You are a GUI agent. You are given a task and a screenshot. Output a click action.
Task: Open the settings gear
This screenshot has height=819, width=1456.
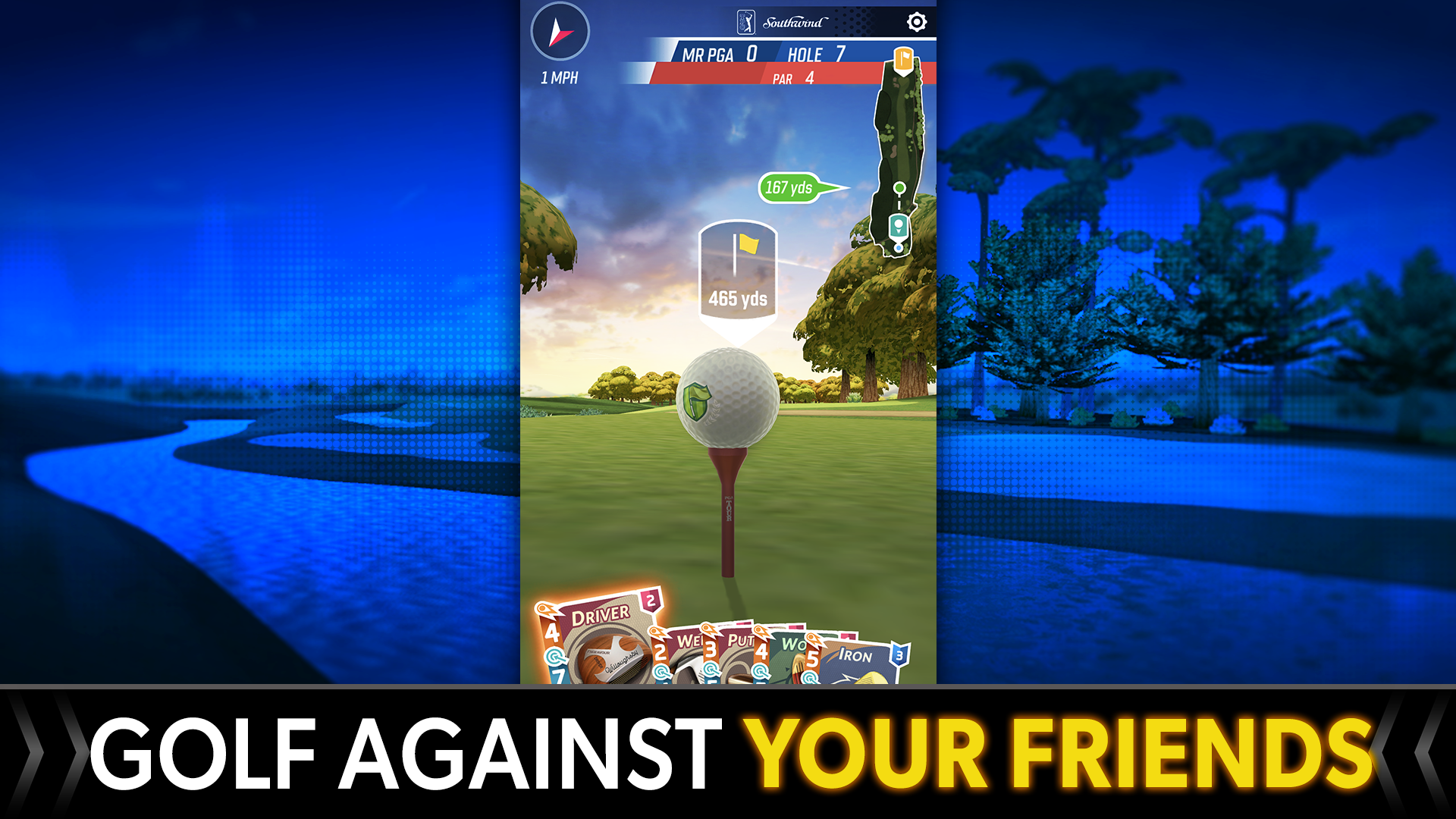click(x=916, y=22)
